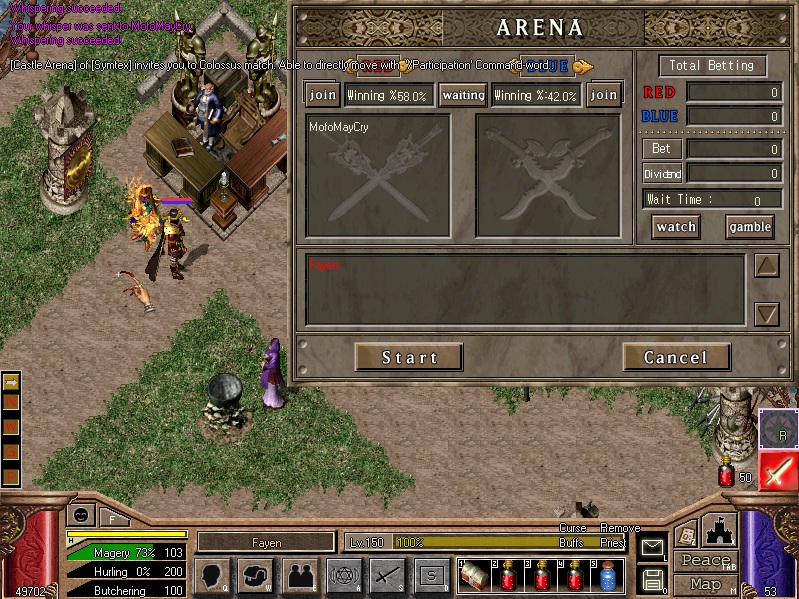Open the Total Betting panel button
This screenshot has width=799, height=599.
712,66
